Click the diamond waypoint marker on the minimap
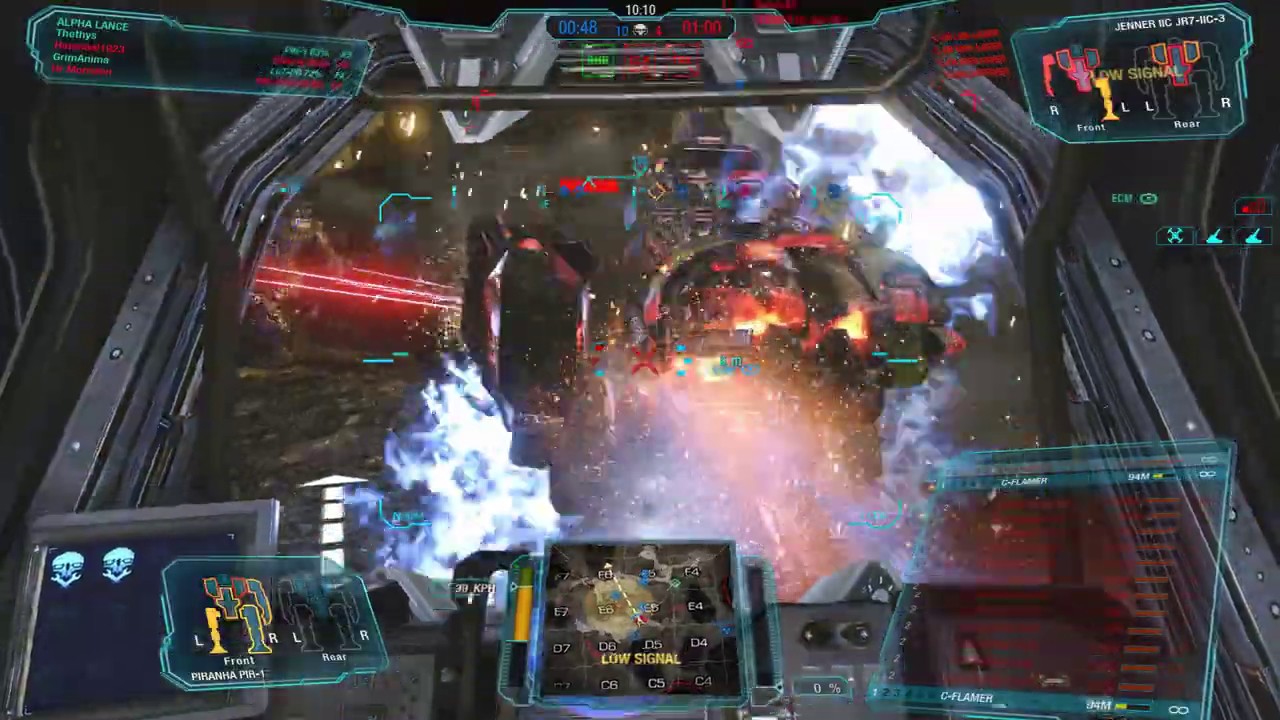Viewport: 1280px width, 720px height. pos(674,581)
